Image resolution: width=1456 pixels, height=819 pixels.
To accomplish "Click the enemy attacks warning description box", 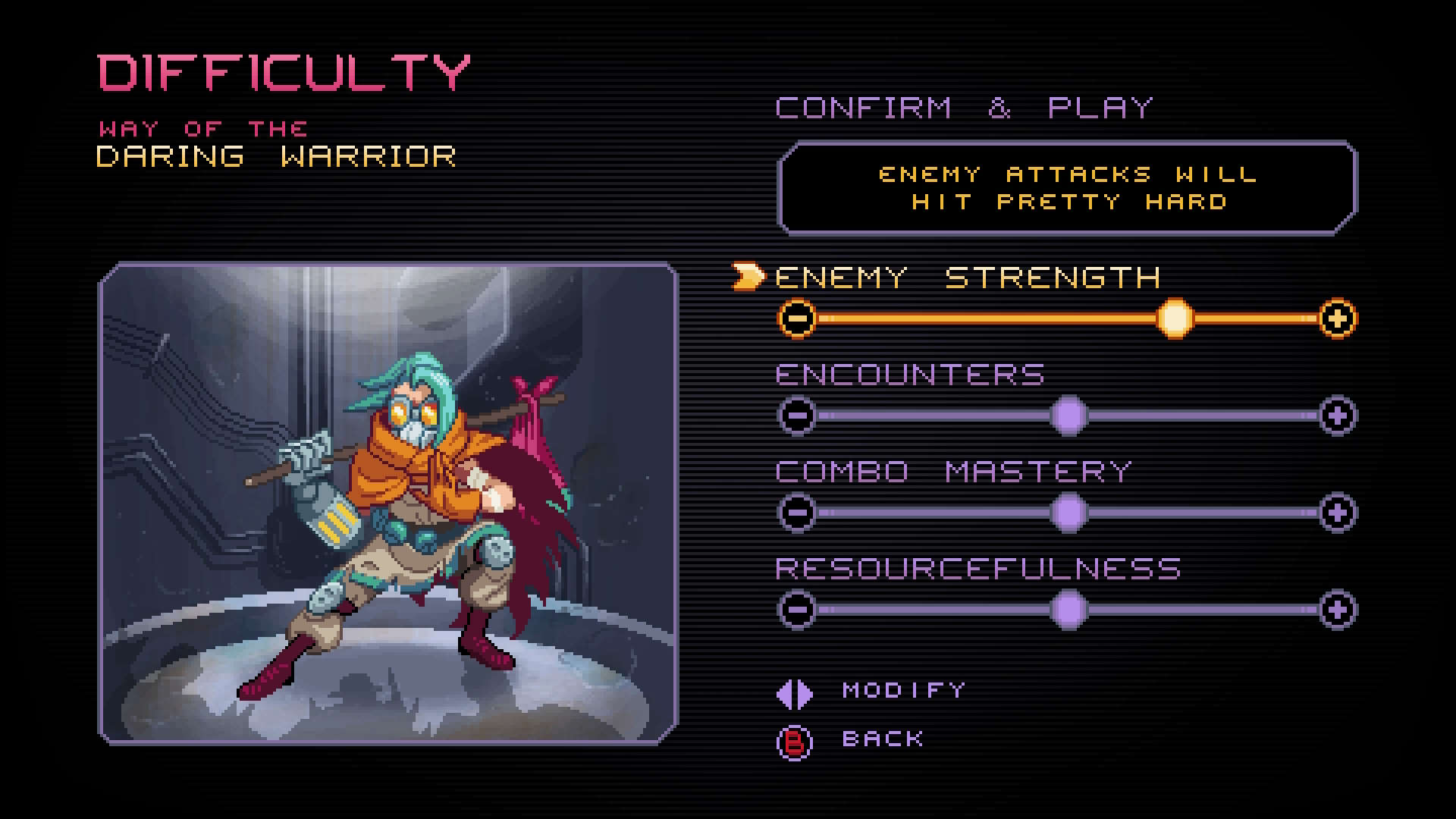I will pos(1065,187).
